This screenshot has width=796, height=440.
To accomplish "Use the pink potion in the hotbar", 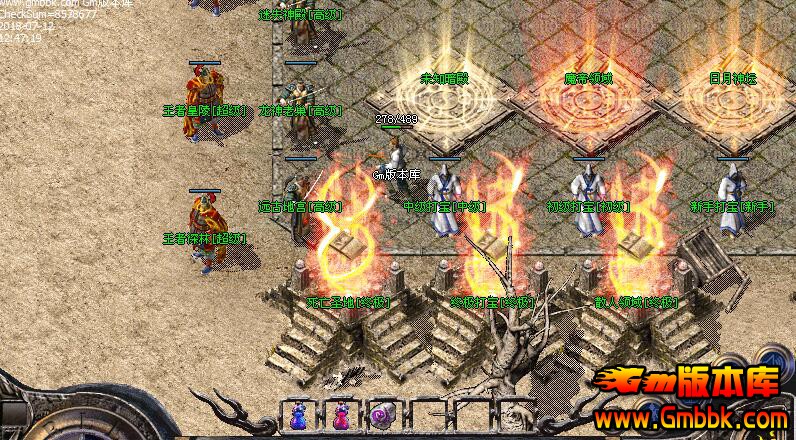I will pyautogui.click(x=340, y=415).
